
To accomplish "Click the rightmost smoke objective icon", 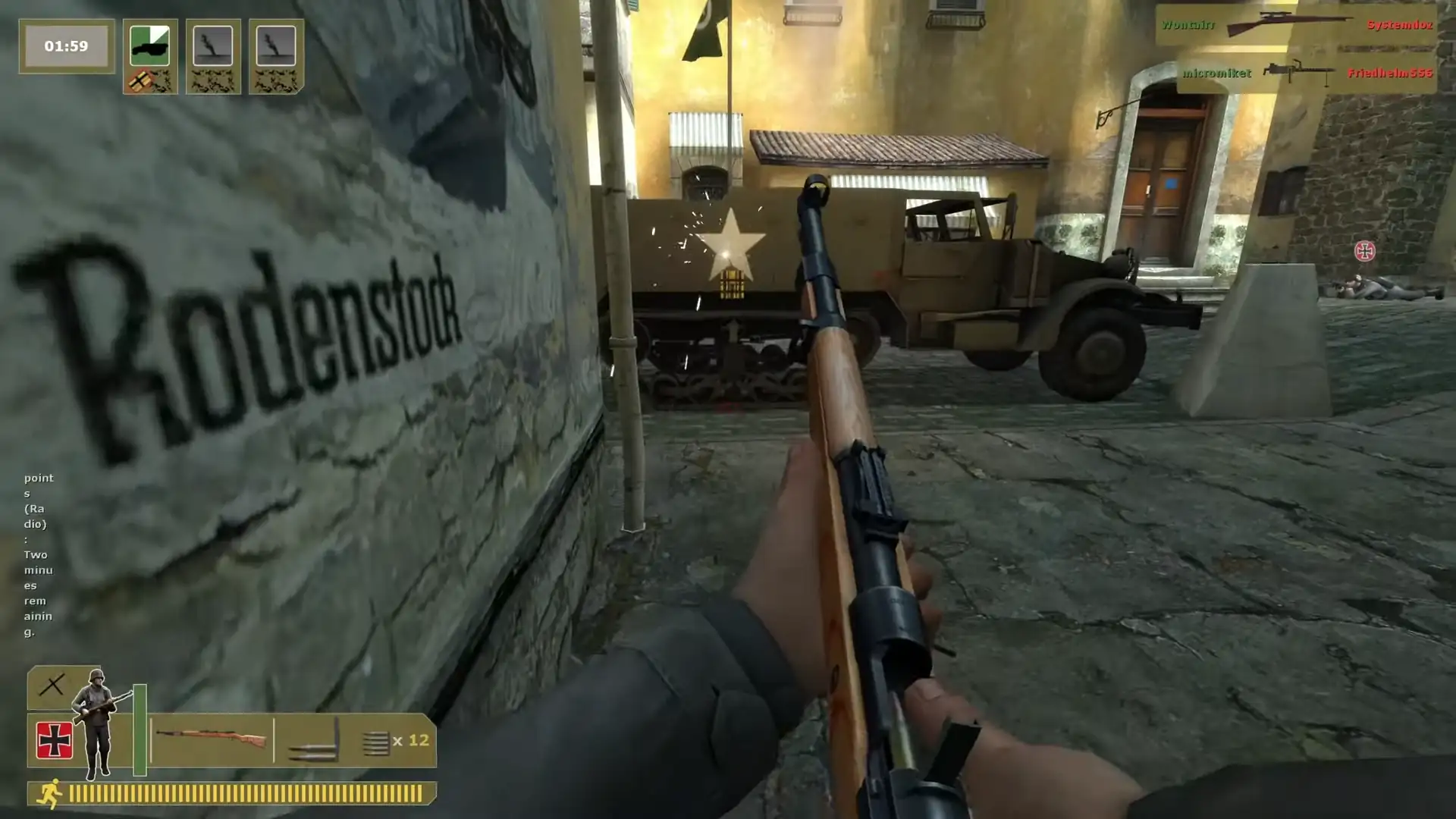I will point(277,45).
